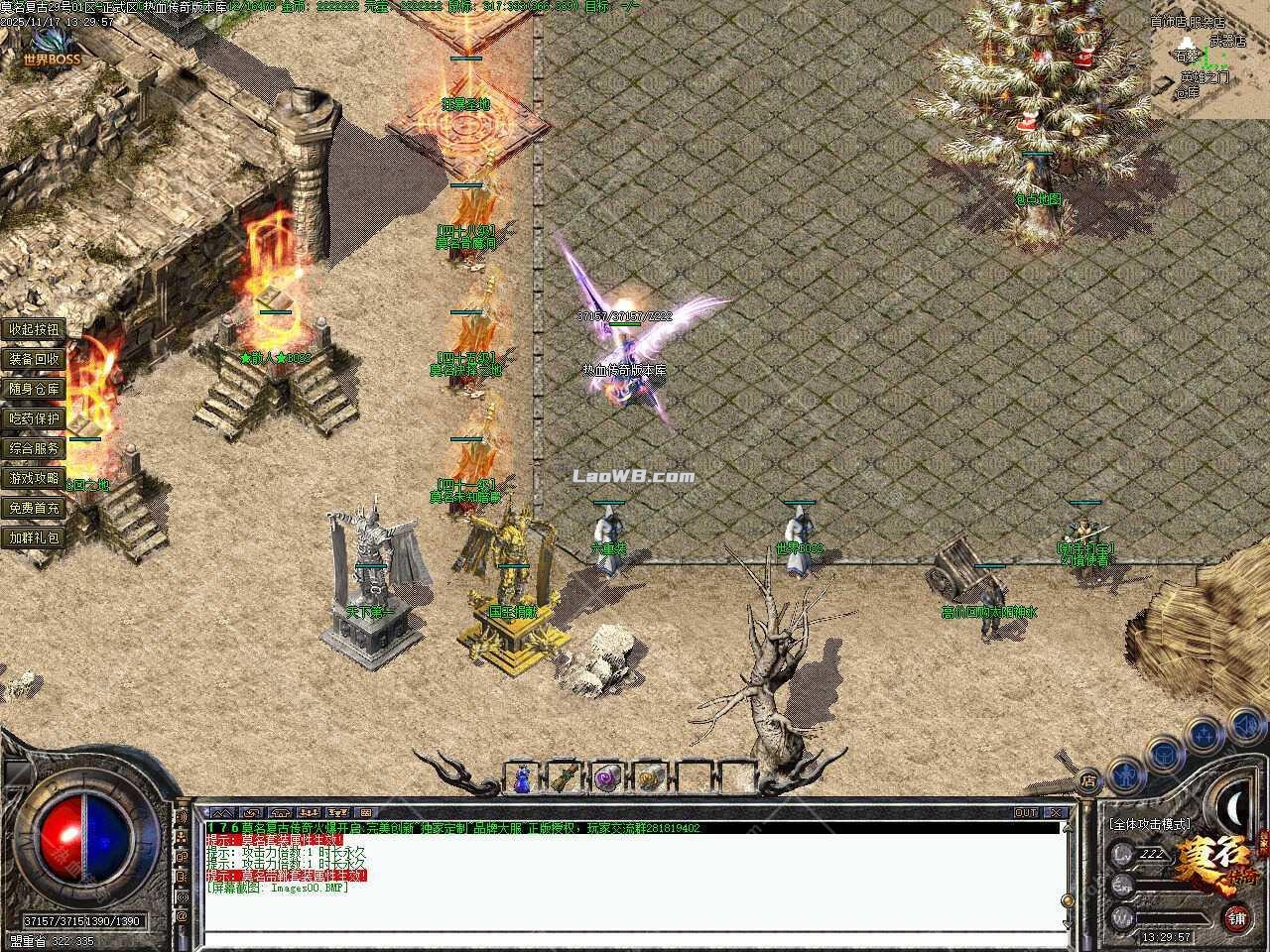Click the 免费首充 button
This screenshot has height=952, width=1270.
coord(33,508)
